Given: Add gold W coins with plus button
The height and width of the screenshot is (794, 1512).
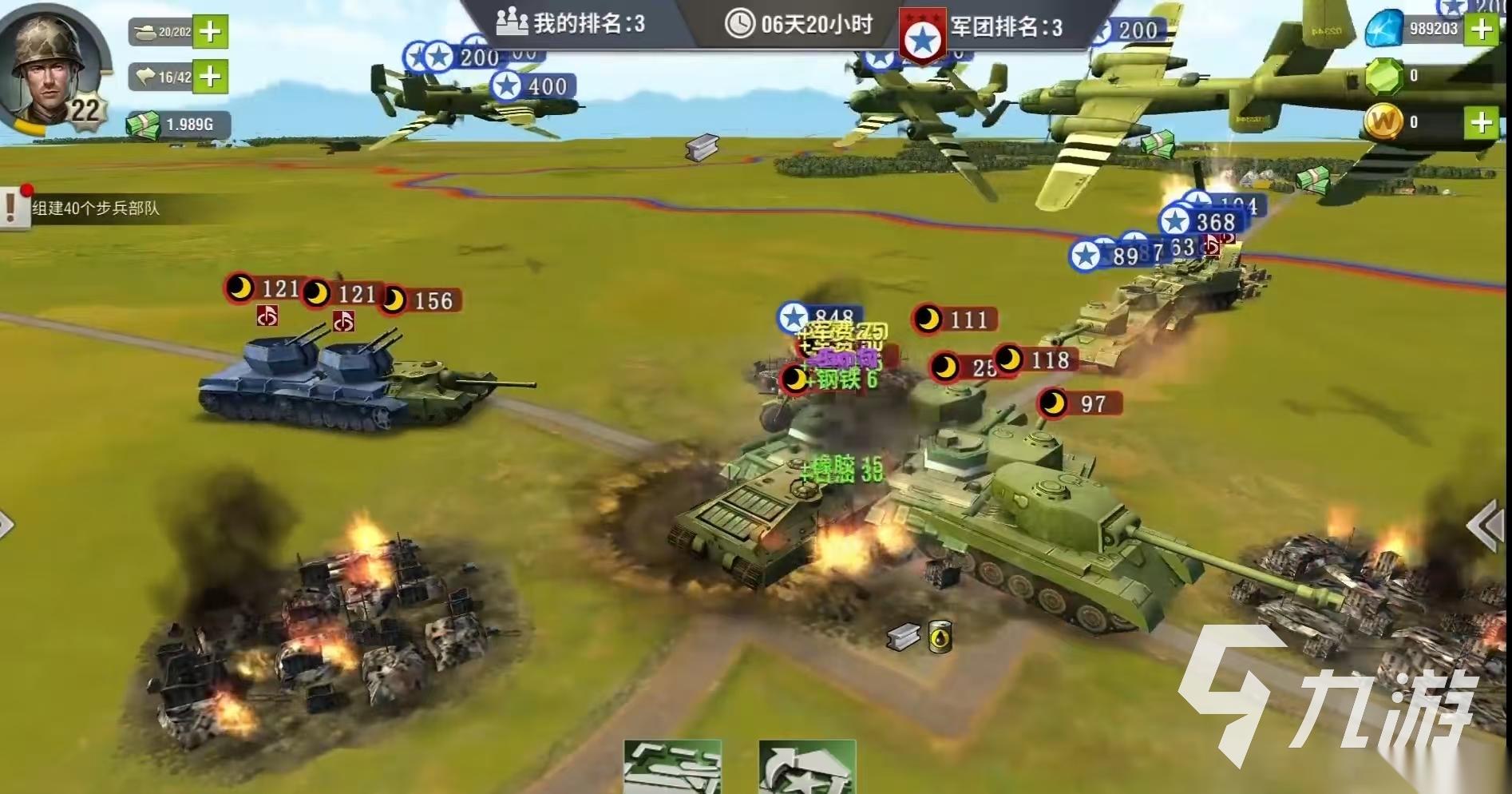Looking at the screenshot, I should (1482, 122).
